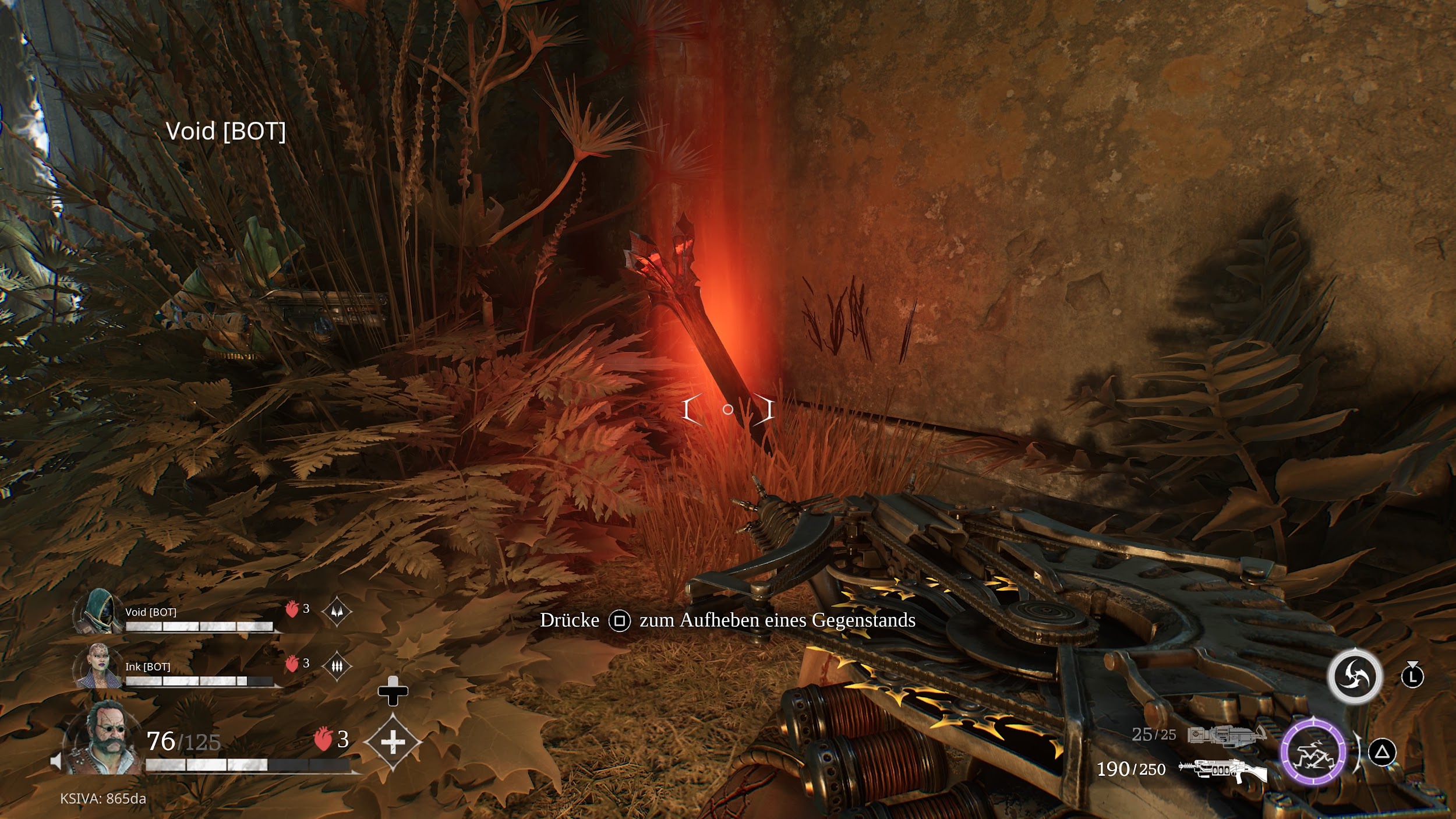The height and width of the screenshot is (819, 1456).
Task: Select Void's hooded teammate portrait
Action: coord(97,612)
